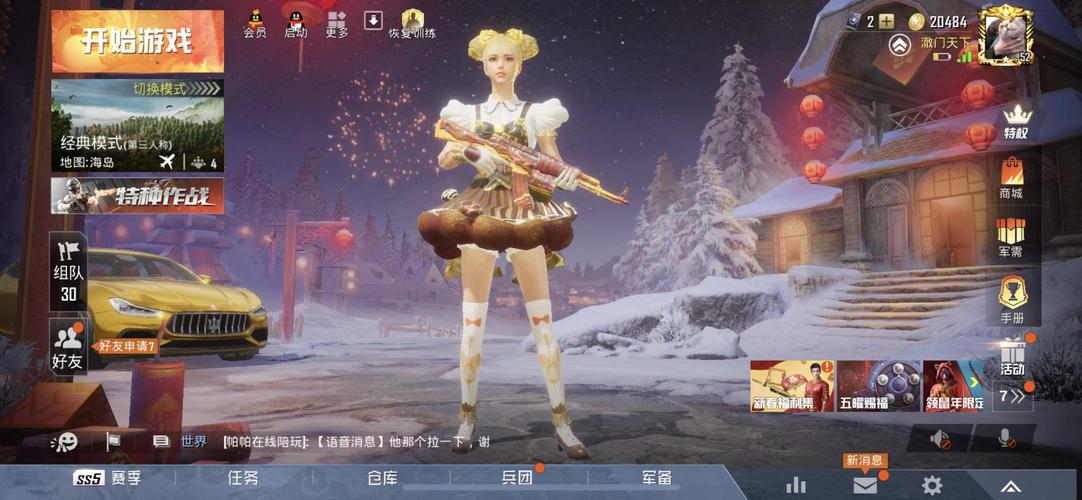The width and height of the screenshot is (1082, 500).
Task: Open the 会员 membership icon
Action: pyautogui.click(x=255, y=22)
